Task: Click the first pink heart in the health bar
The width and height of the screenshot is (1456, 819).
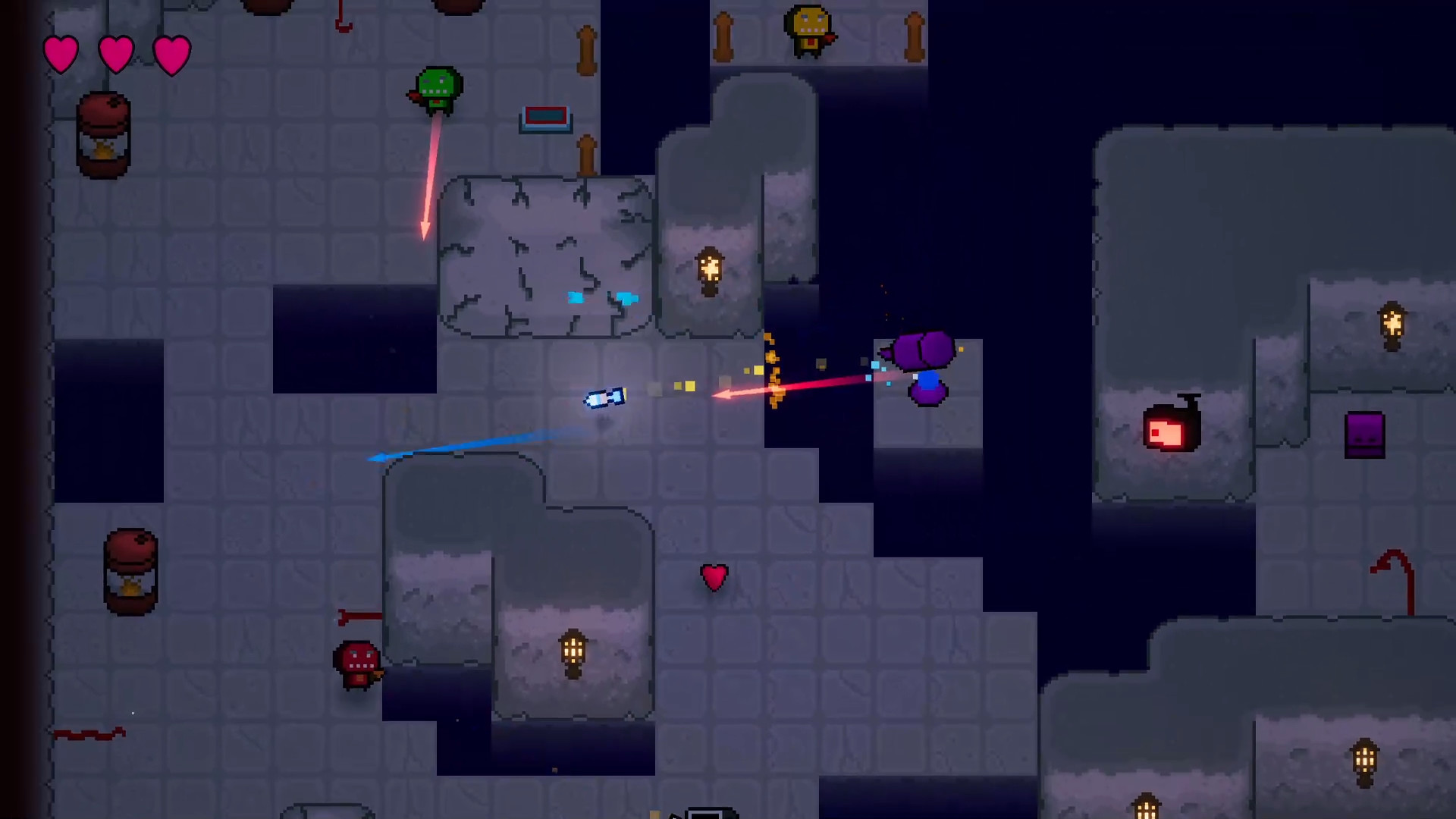Action: pos(61,53)
